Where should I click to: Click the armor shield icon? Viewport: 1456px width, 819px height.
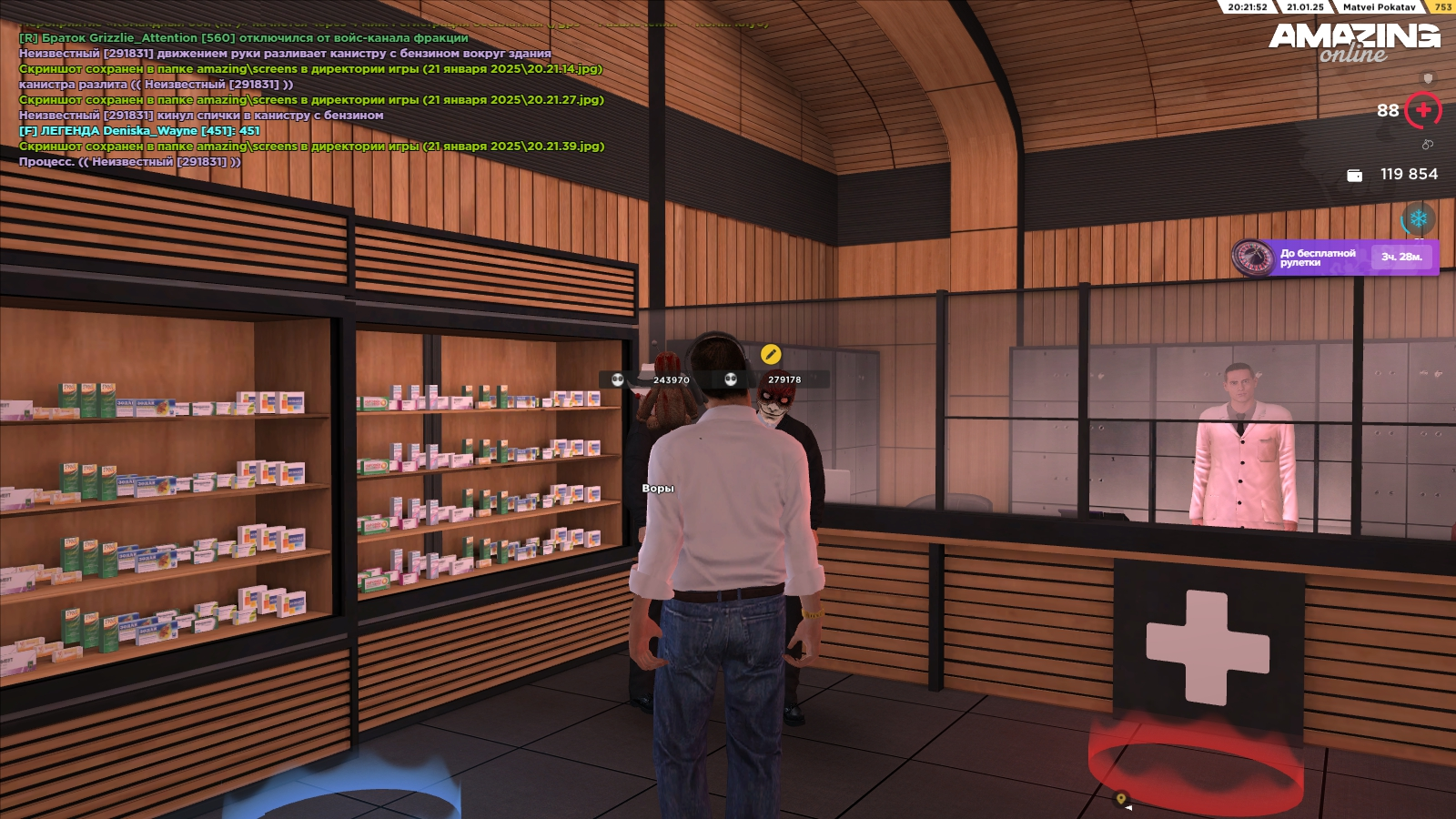point(1428,79)
